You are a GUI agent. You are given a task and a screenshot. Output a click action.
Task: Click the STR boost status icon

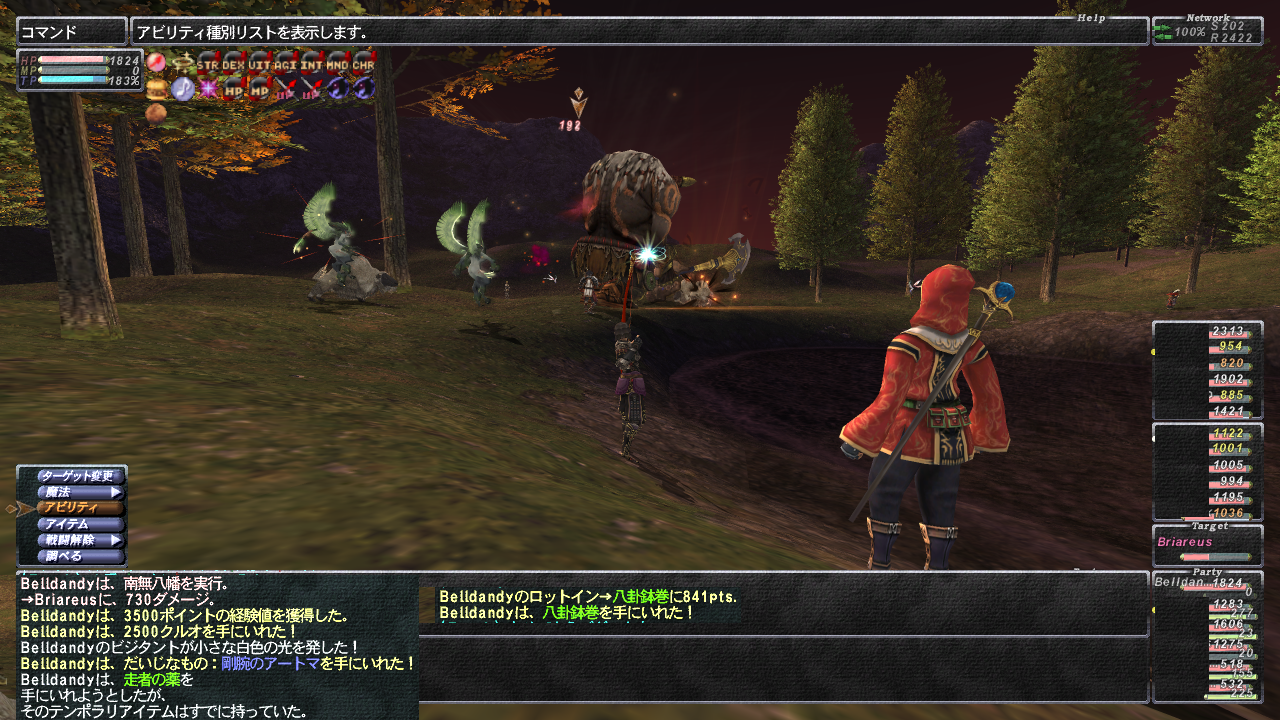tap(208, 63)
